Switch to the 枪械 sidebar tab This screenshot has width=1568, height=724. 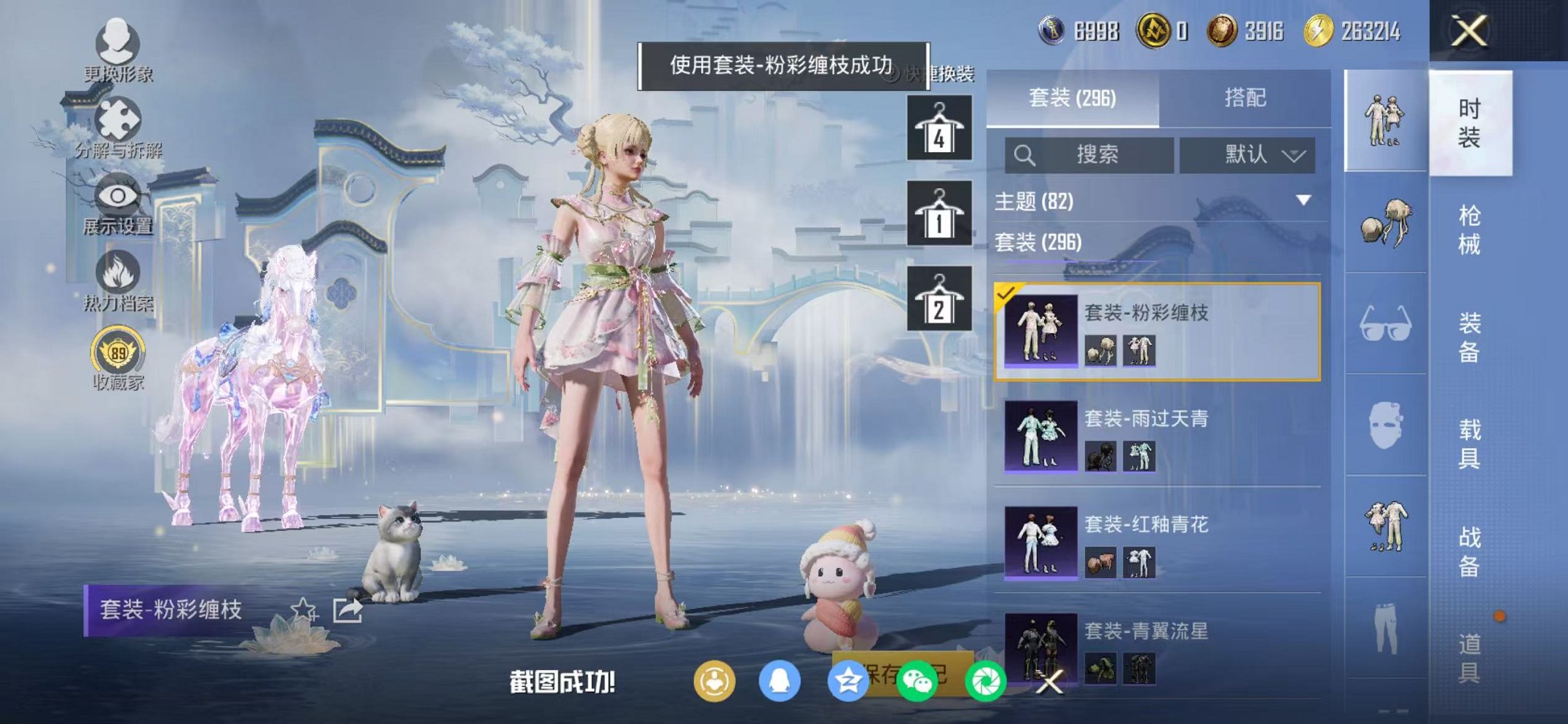pos(1470,226)
